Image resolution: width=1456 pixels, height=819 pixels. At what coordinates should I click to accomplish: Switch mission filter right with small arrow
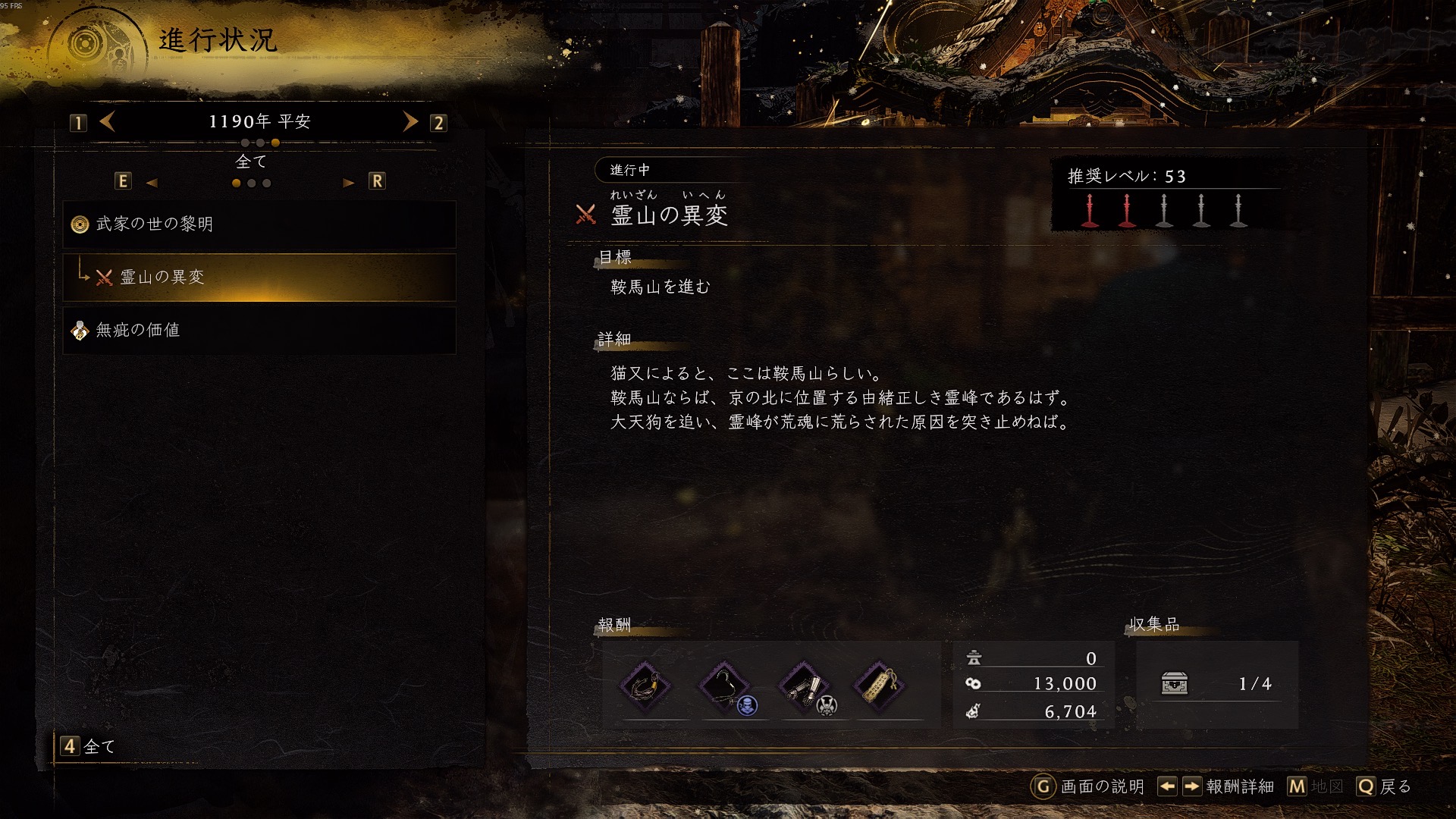click(x=348, y=183)
